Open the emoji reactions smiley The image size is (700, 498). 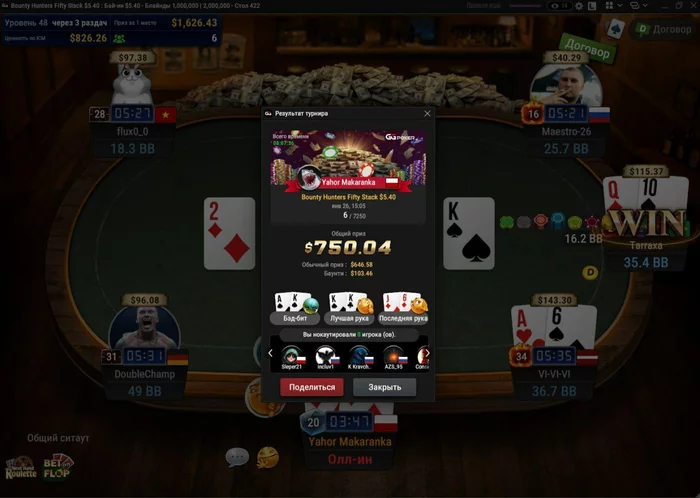point(267,457)
